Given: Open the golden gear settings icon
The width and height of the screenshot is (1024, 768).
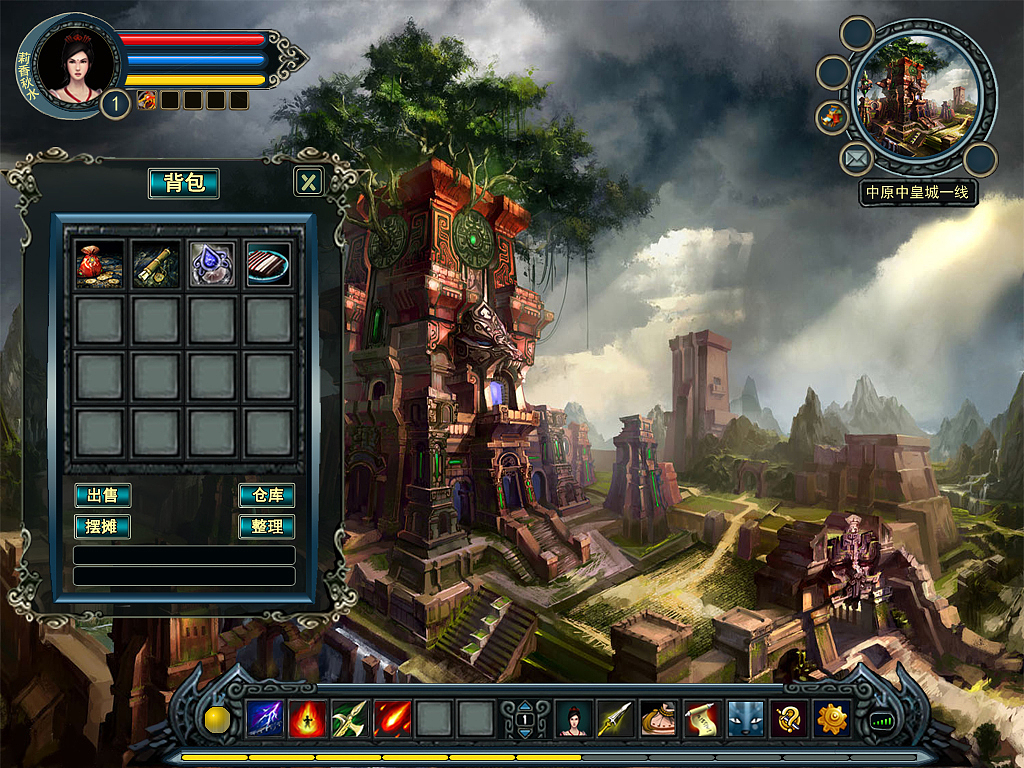Looking at the screenshot, I should click(x=832, y=719).
